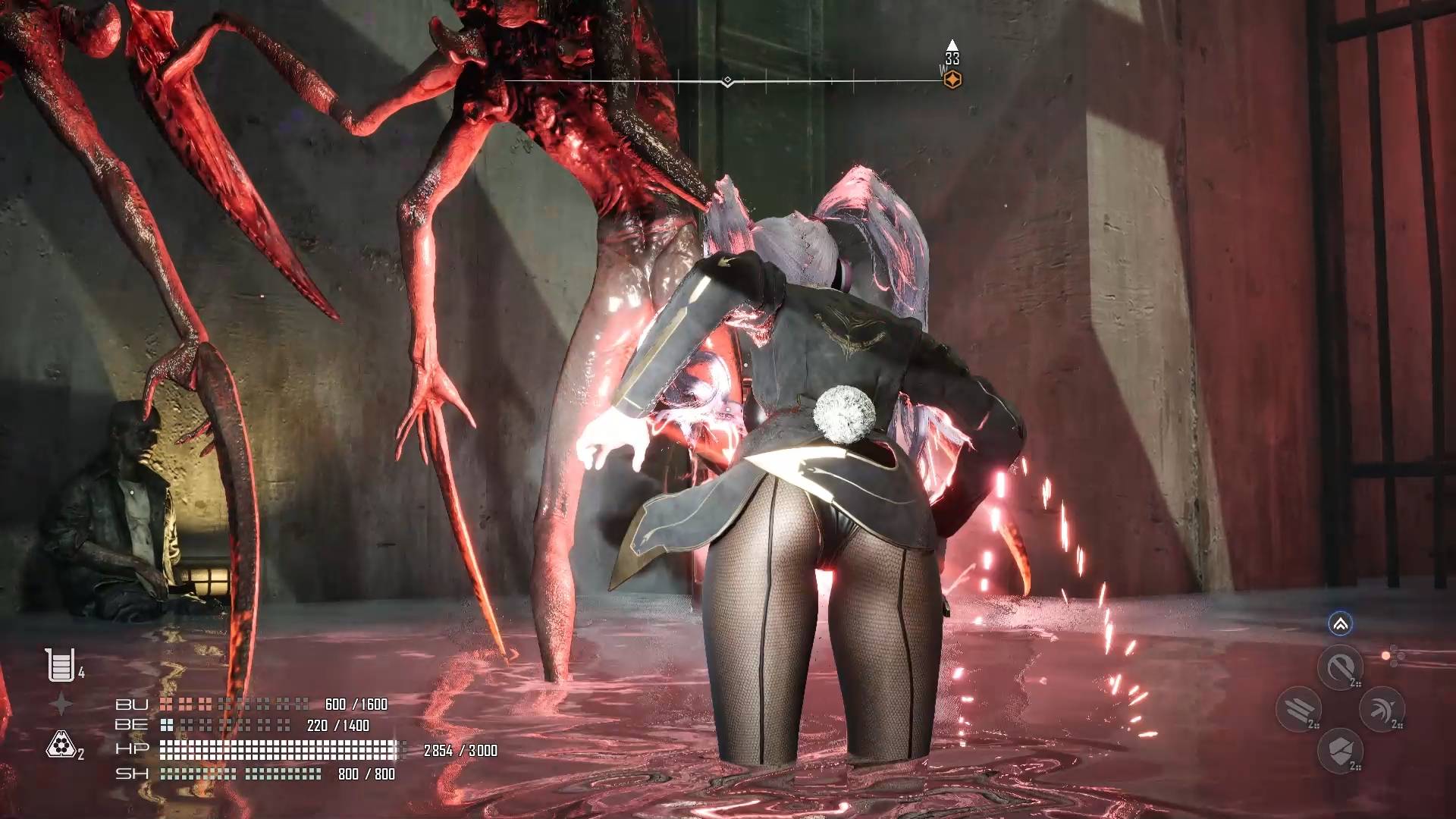Viewport: 1456px width, 819px height.
Task: Trigger the triple blade skill icon
Action: click(1298, 709)
